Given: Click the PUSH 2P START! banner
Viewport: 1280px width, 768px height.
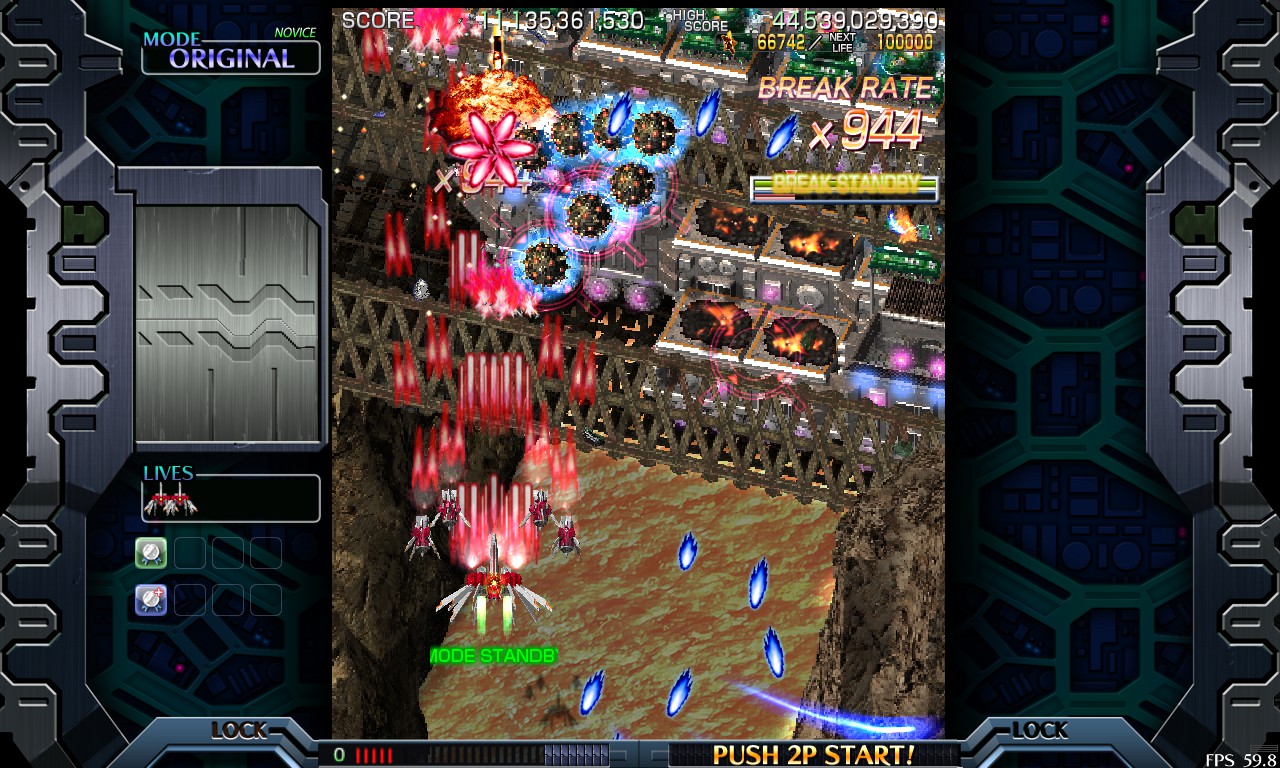Looking at the screenshot, I should point(813,754).
